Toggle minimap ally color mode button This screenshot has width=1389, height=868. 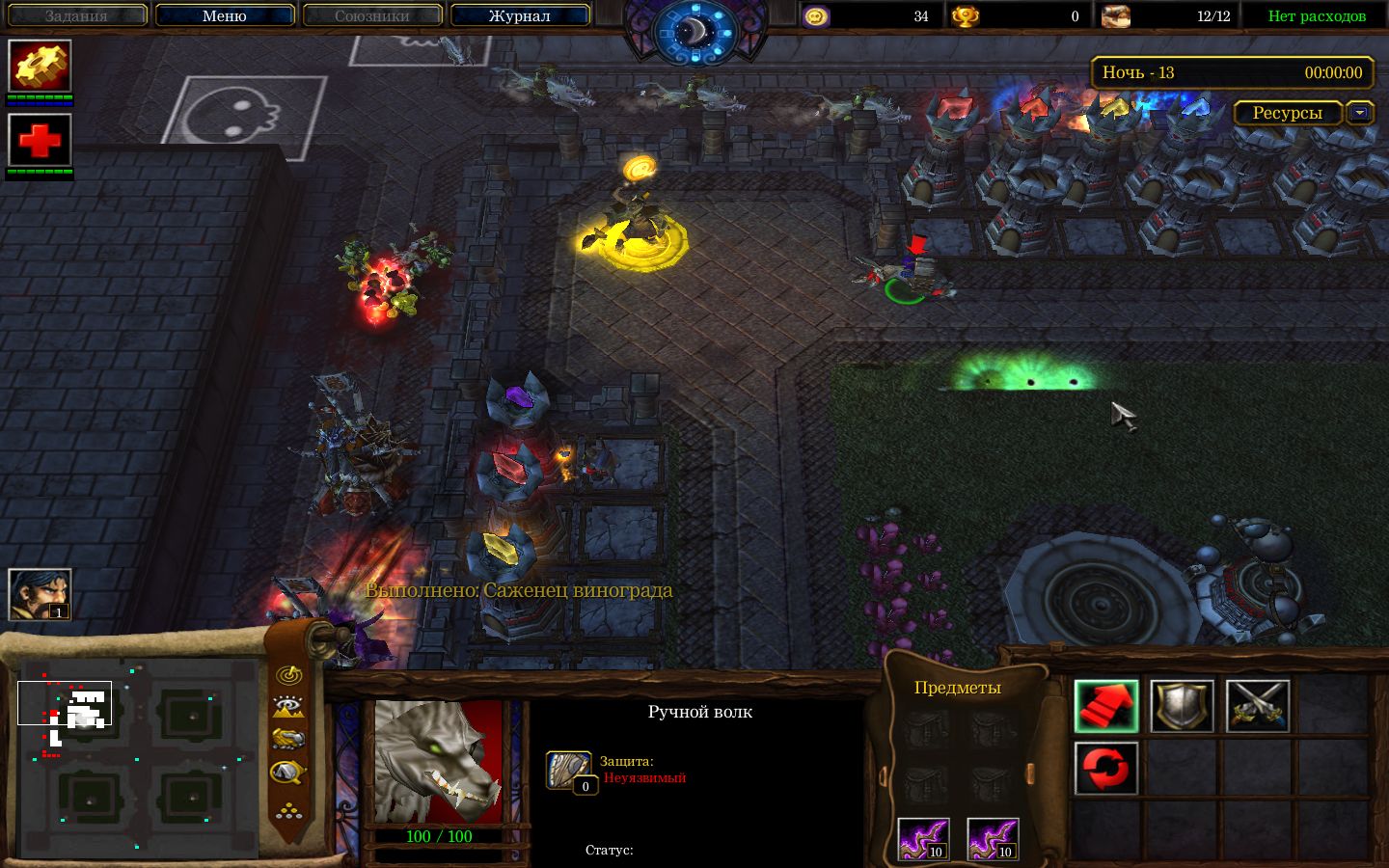(x=288, y=740)
